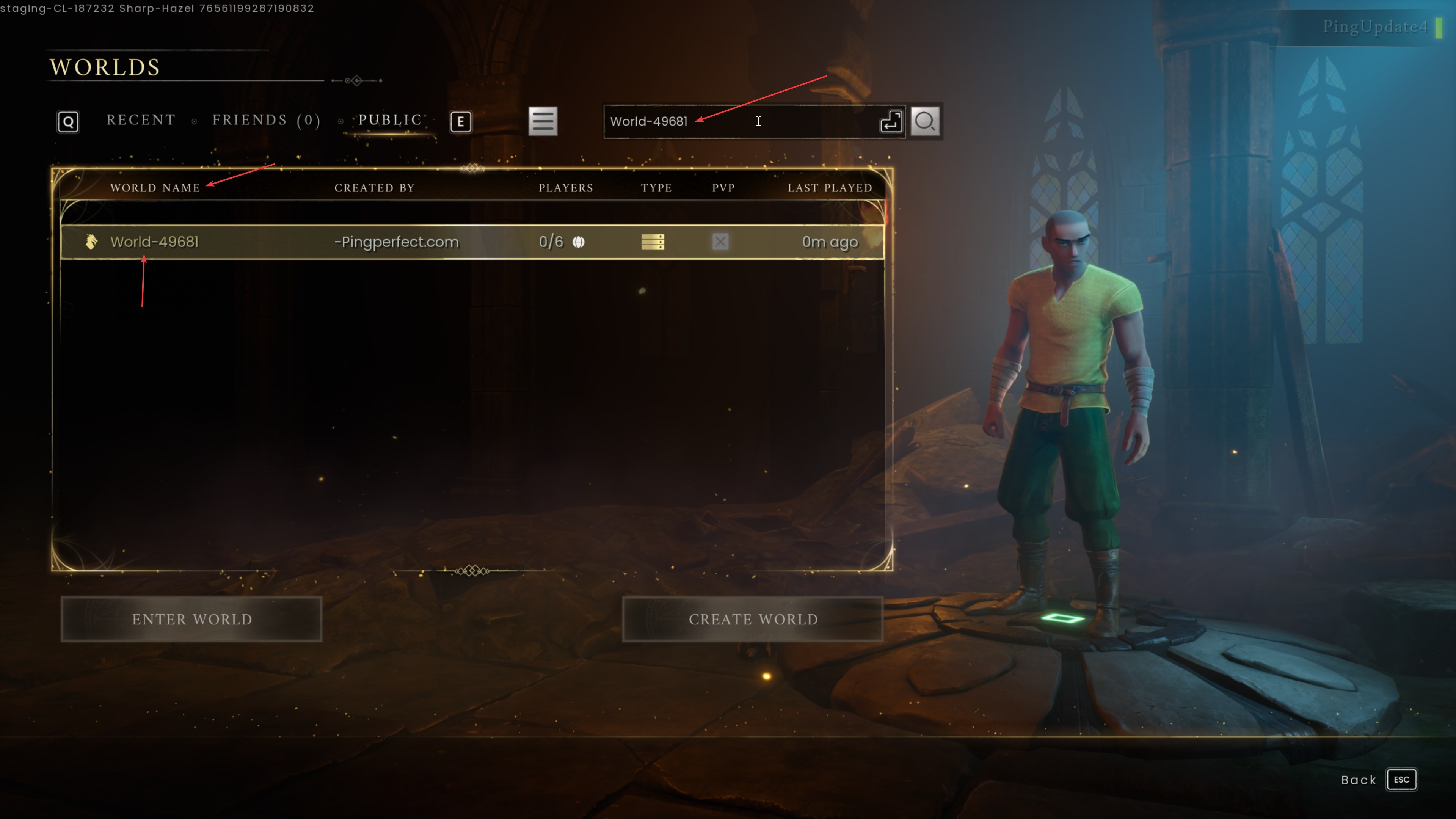Sort list by Last Played header

point(830,188)
